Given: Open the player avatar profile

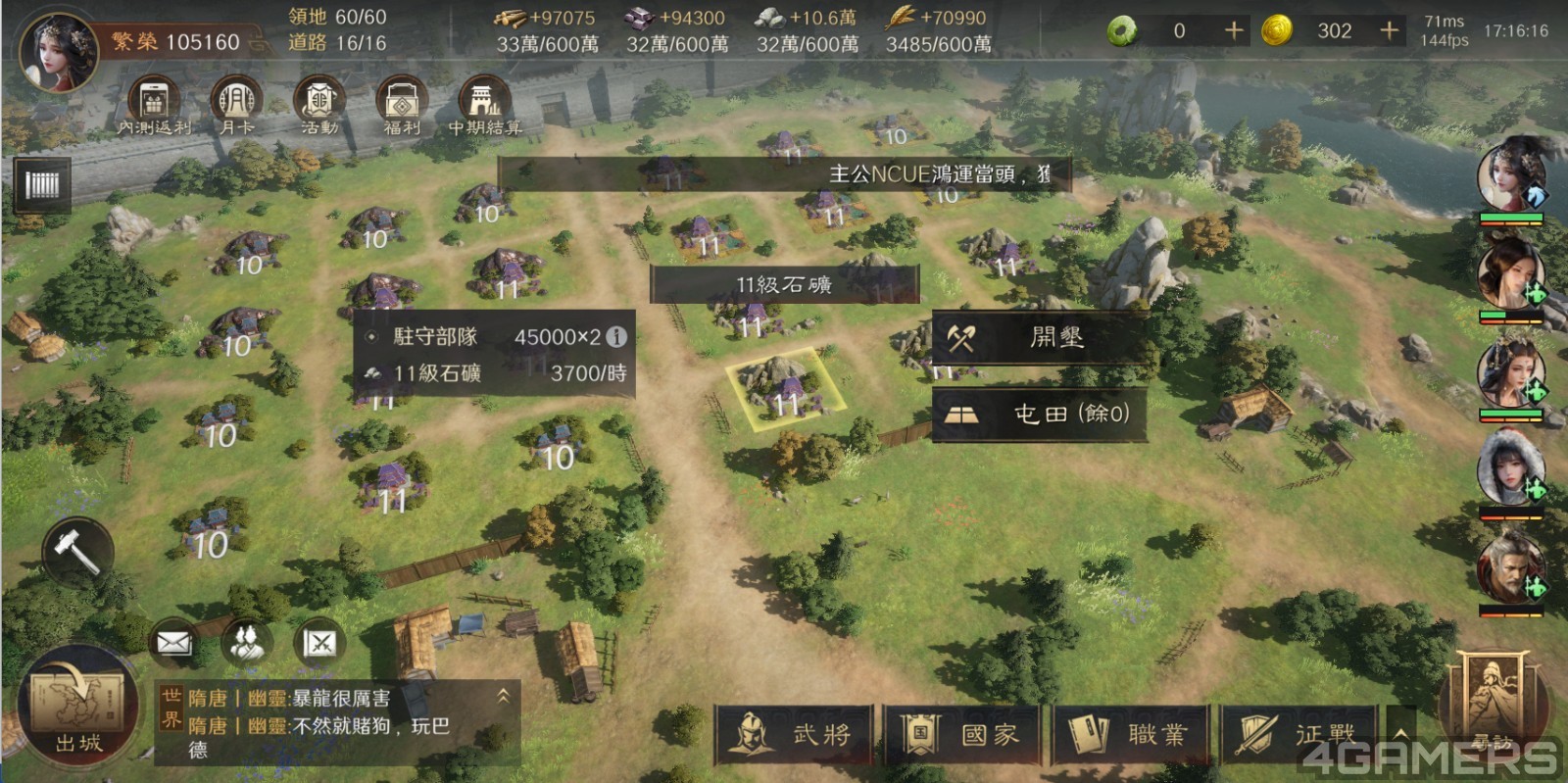Looking at the screenshot, I should point(59,51).
